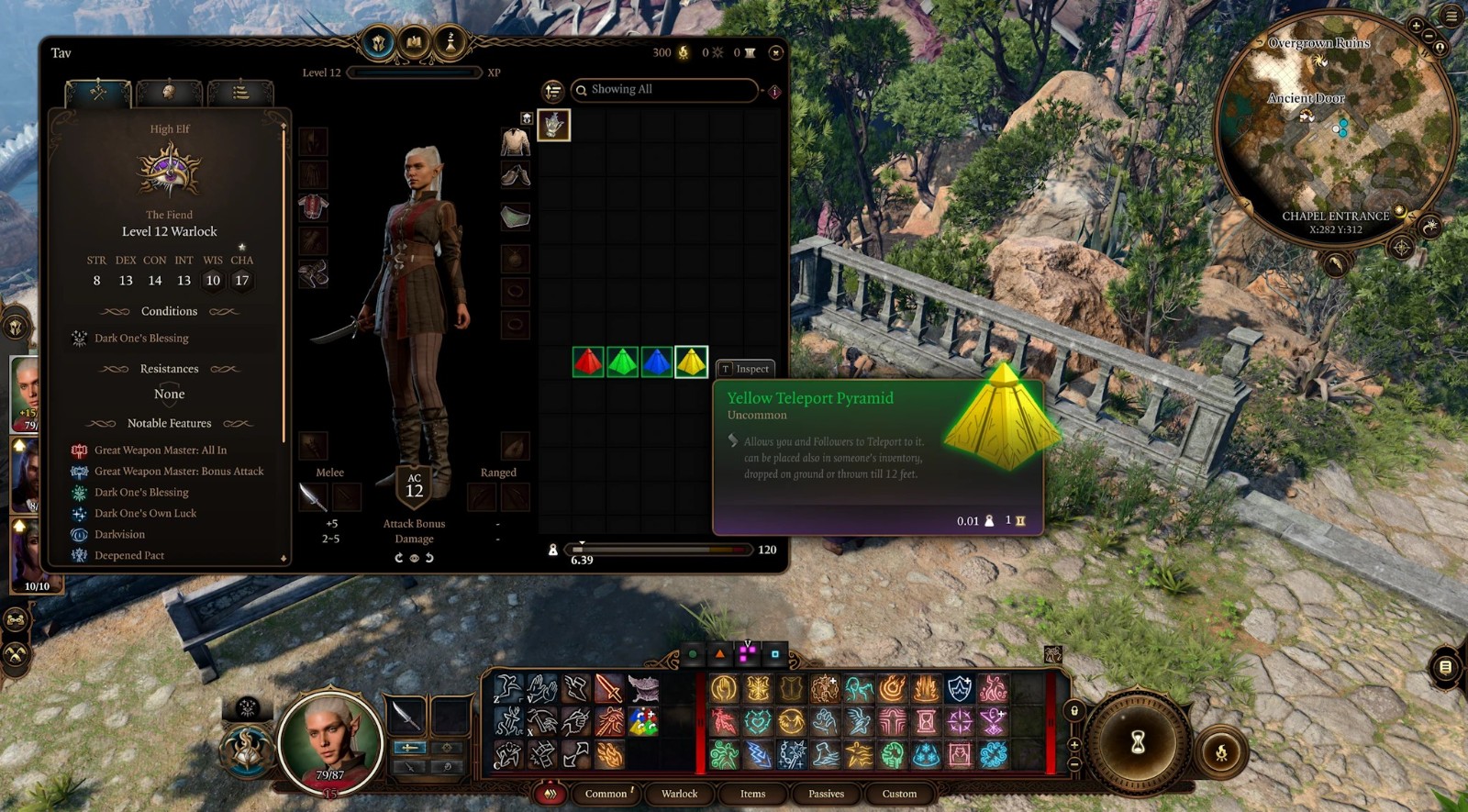
Task: Select the equipped red armour slot
Action: pyautogui.click(x=313, y=208)
